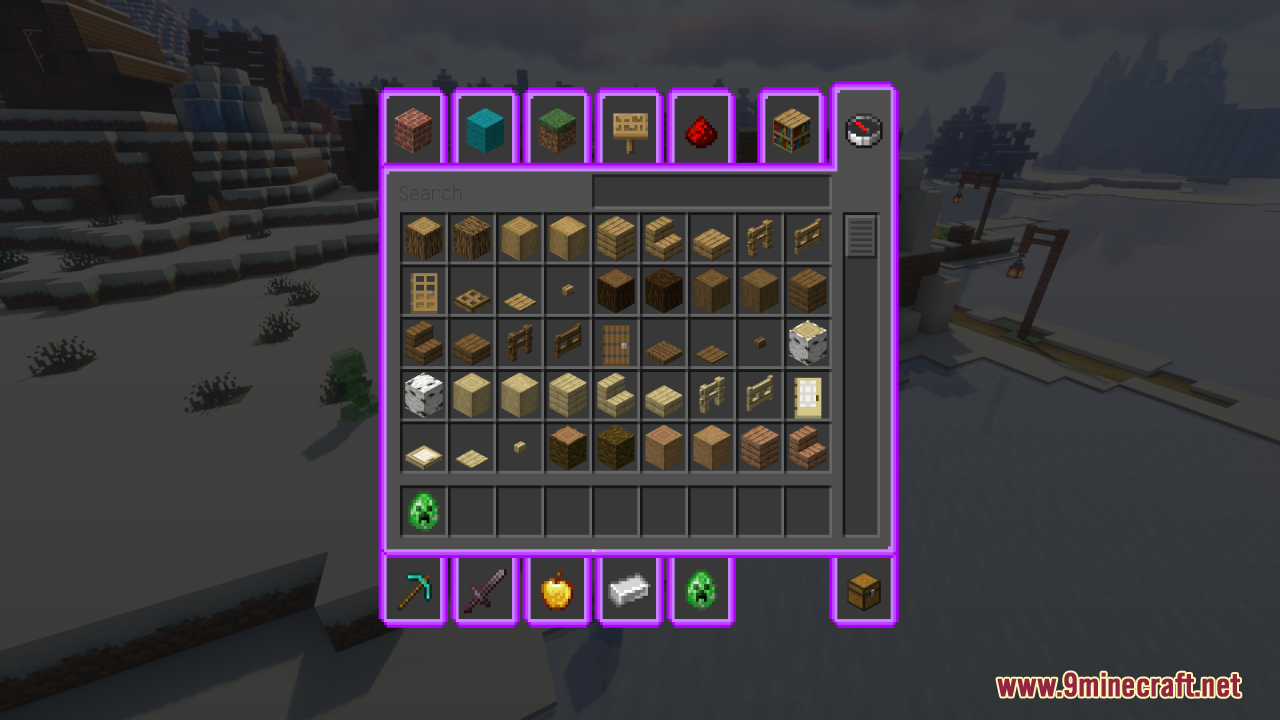
Task: Select the oak stairs item
Action: (x=663, y=237)
